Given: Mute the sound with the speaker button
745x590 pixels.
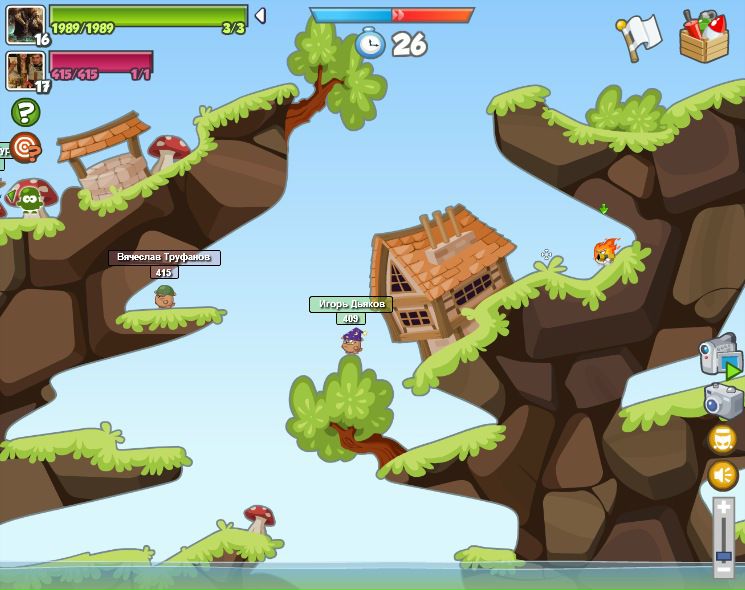Looking at the screenshot, I should coord(723,475).
